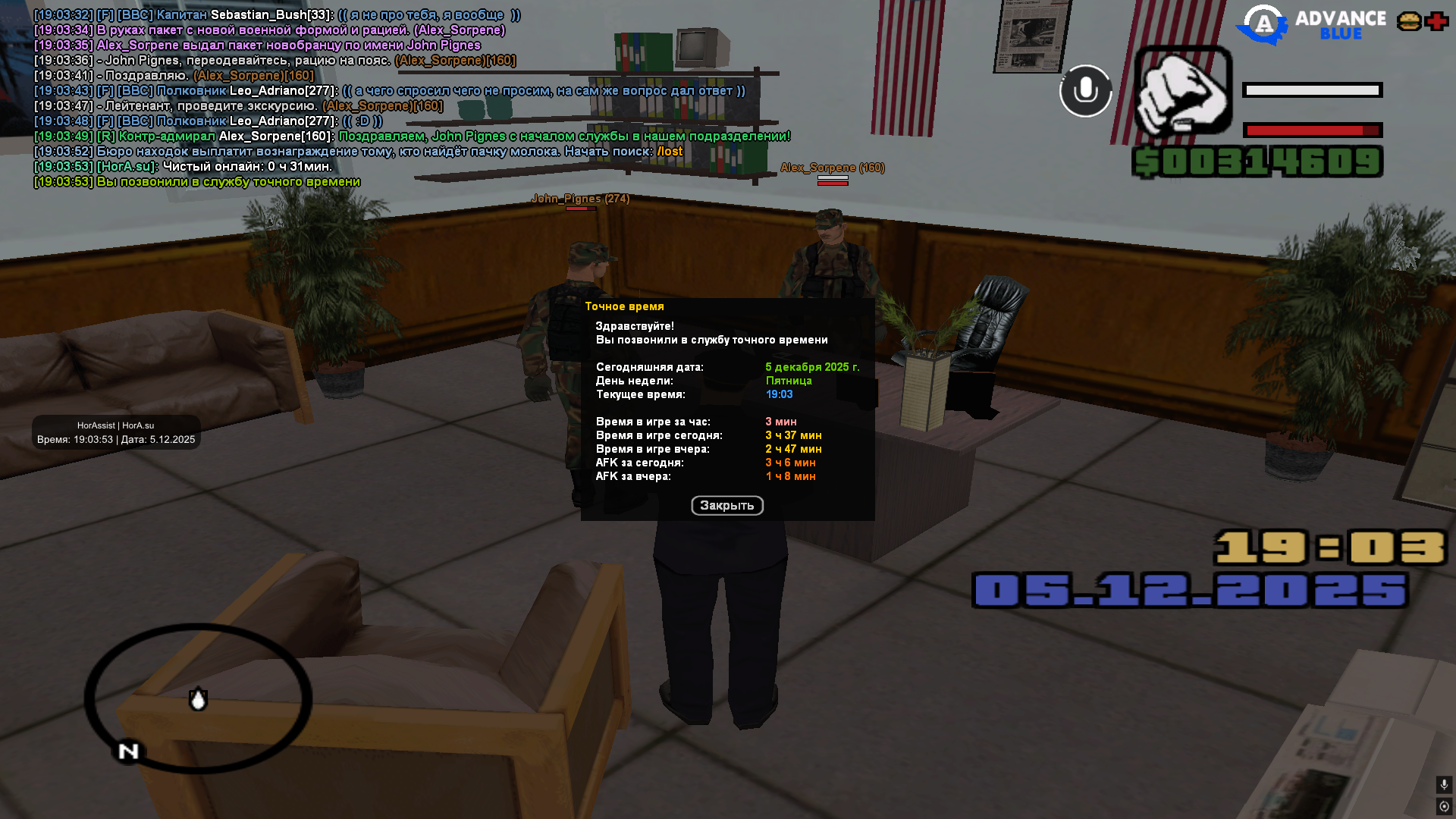Open the HorAssist time and date widget
Screen dimensions: 1456x819
[116, 432]
